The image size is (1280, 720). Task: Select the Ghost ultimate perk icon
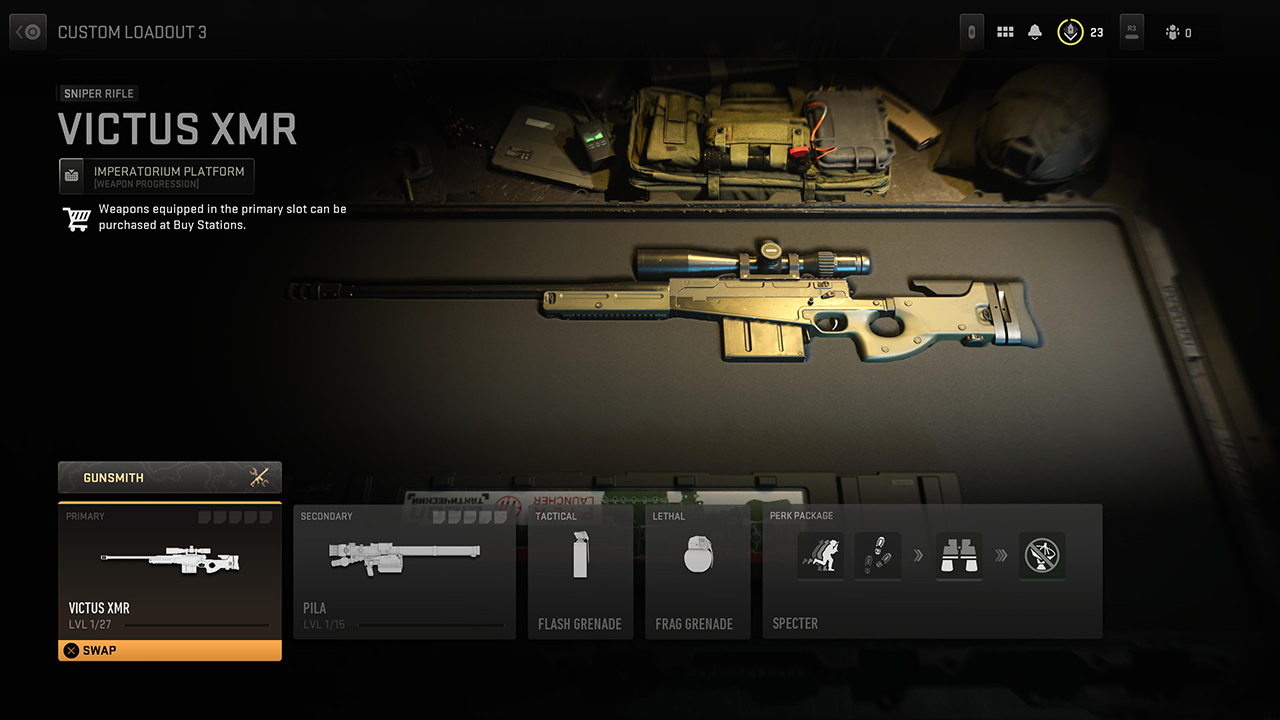click(x=1041, y=556)
